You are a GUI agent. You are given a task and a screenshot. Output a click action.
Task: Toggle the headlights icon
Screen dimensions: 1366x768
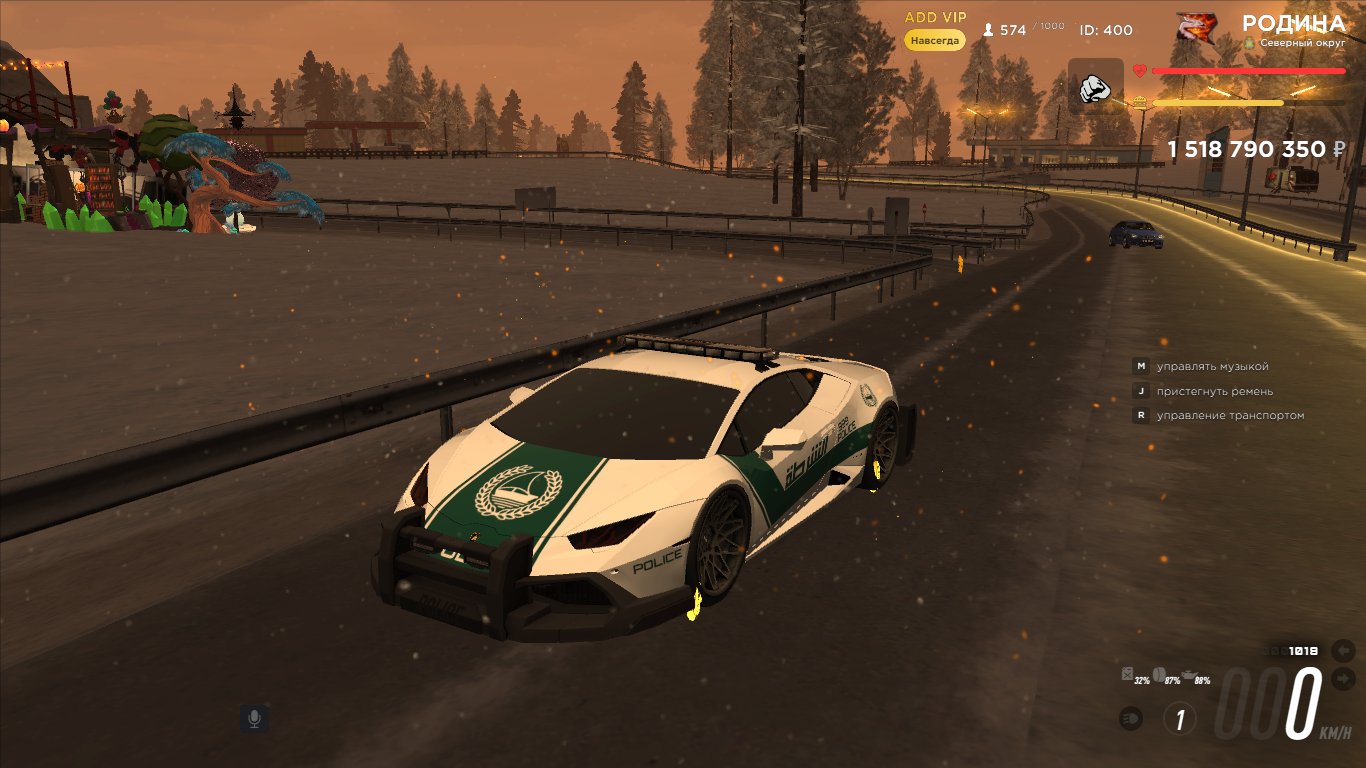point(1132,718)
